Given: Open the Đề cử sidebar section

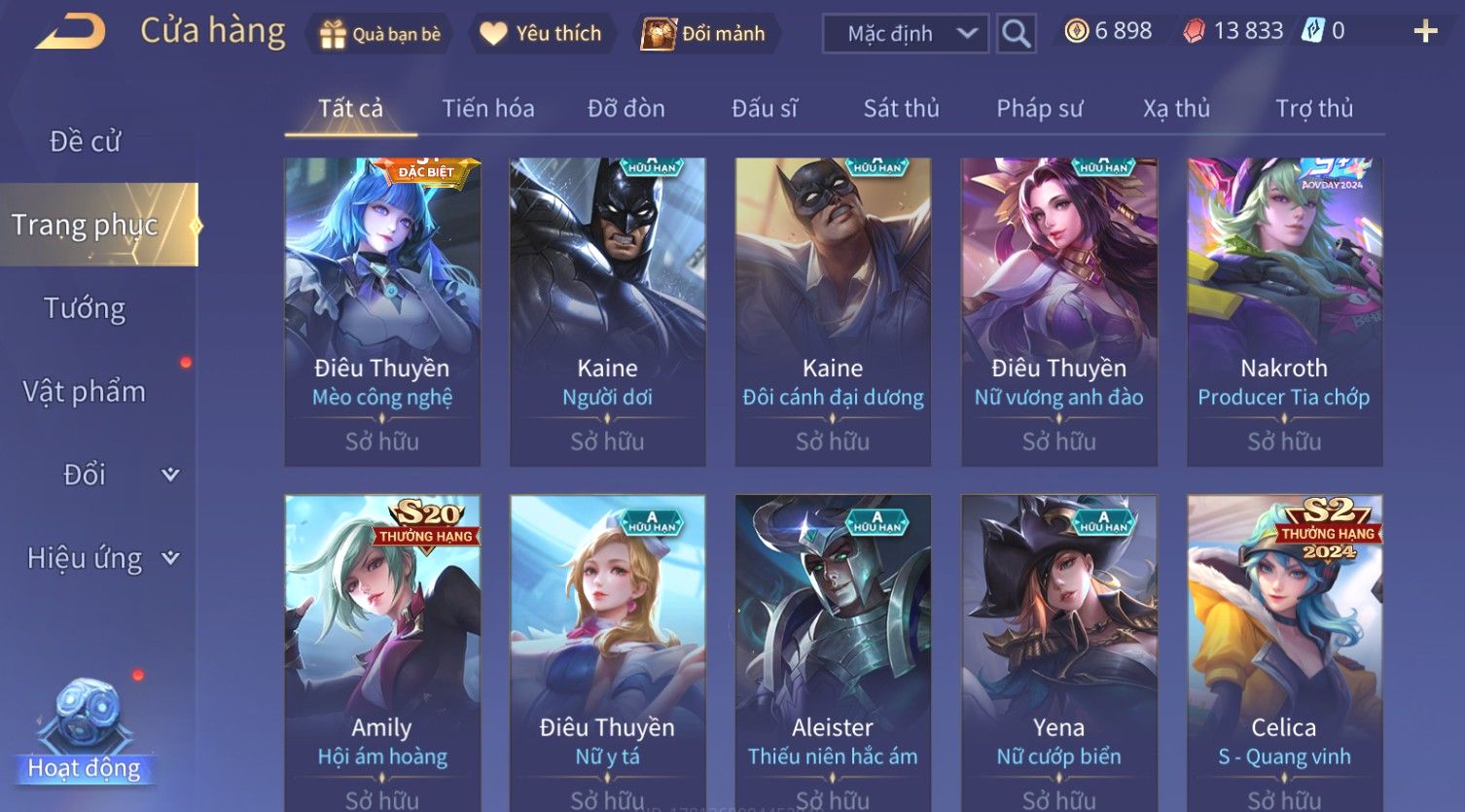Looking at the screenshot, I should click(85, 142).
